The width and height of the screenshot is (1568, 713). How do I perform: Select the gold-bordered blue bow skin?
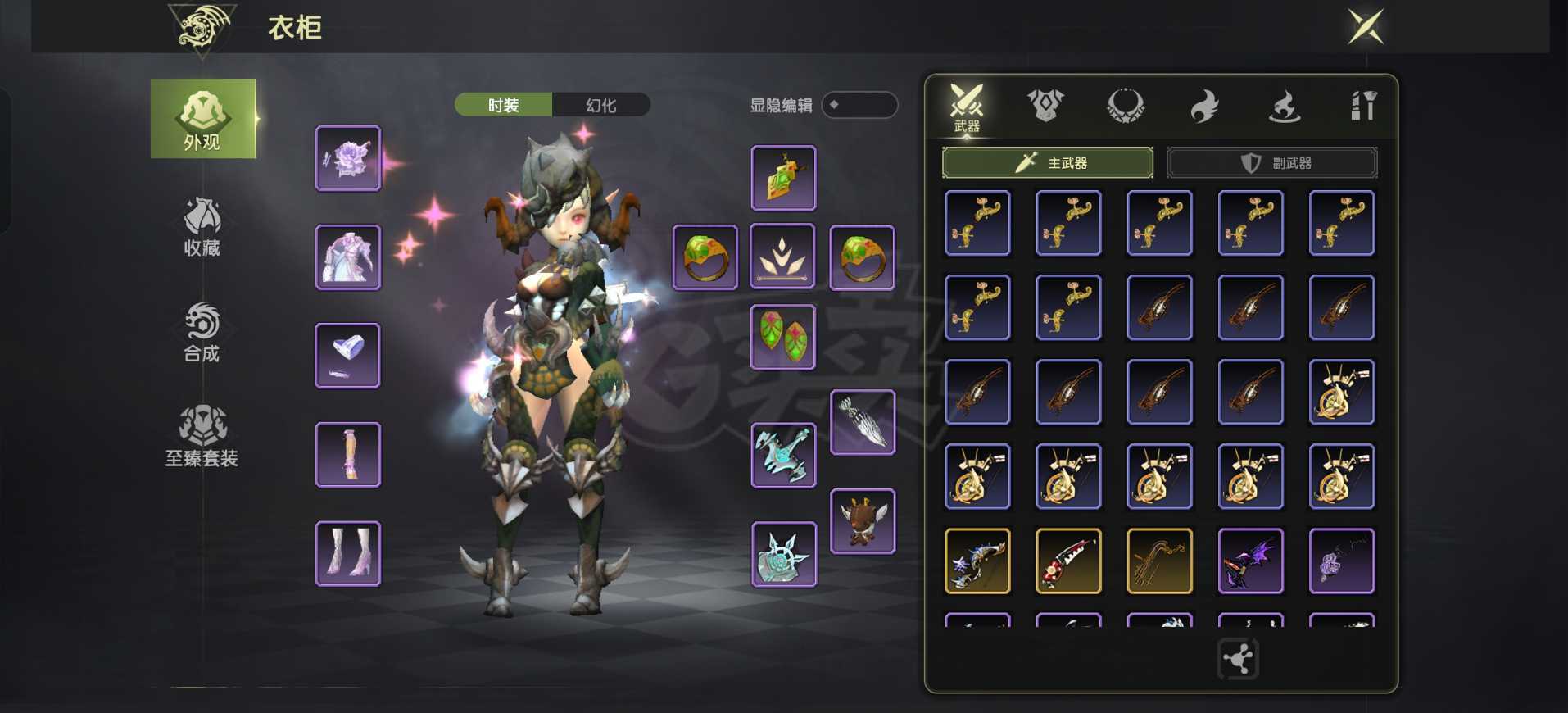pyautogui.click(x=977, y=561)
